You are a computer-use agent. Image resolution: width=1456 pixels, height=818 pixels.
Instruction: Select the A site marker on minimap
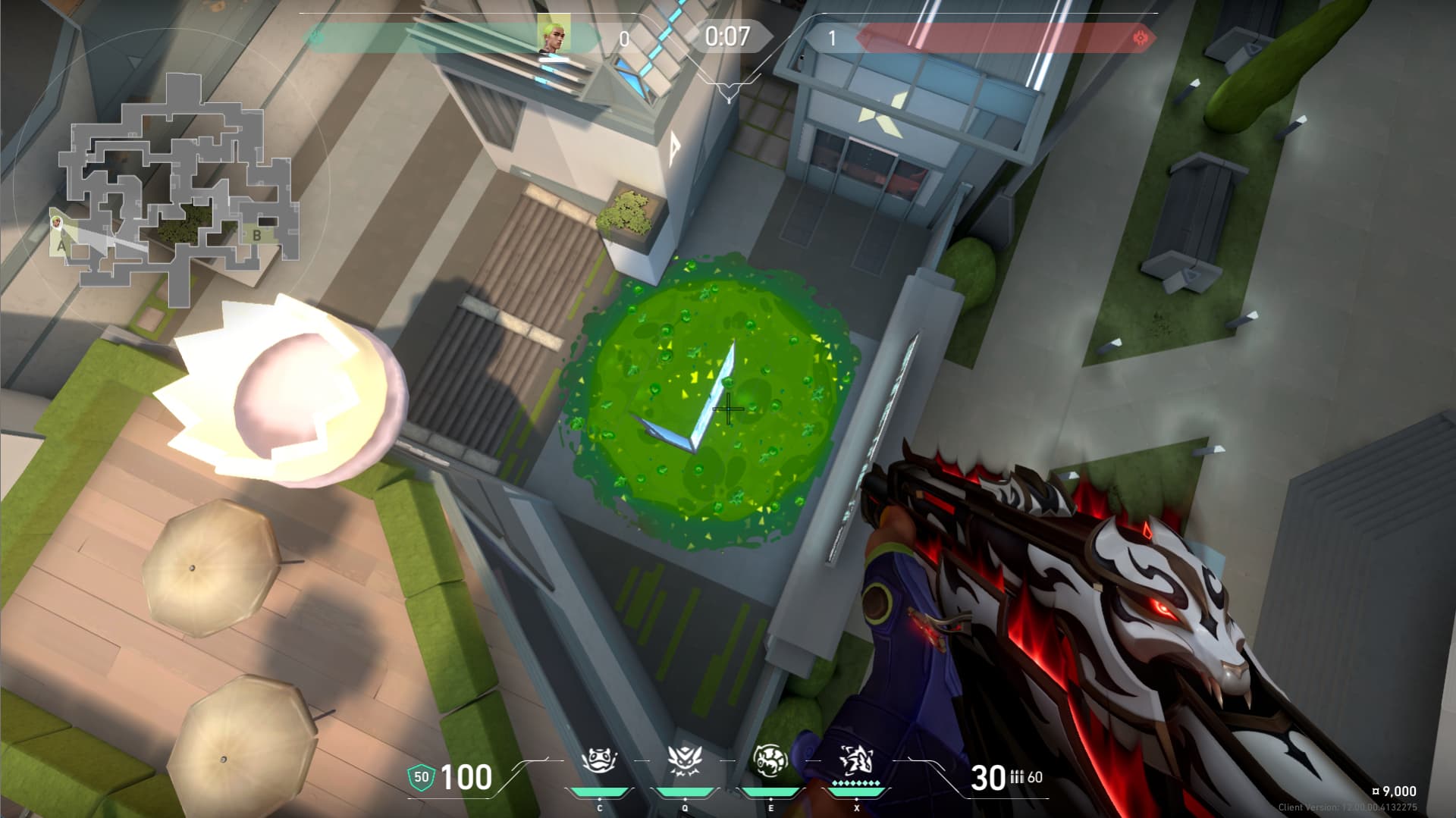62,245
